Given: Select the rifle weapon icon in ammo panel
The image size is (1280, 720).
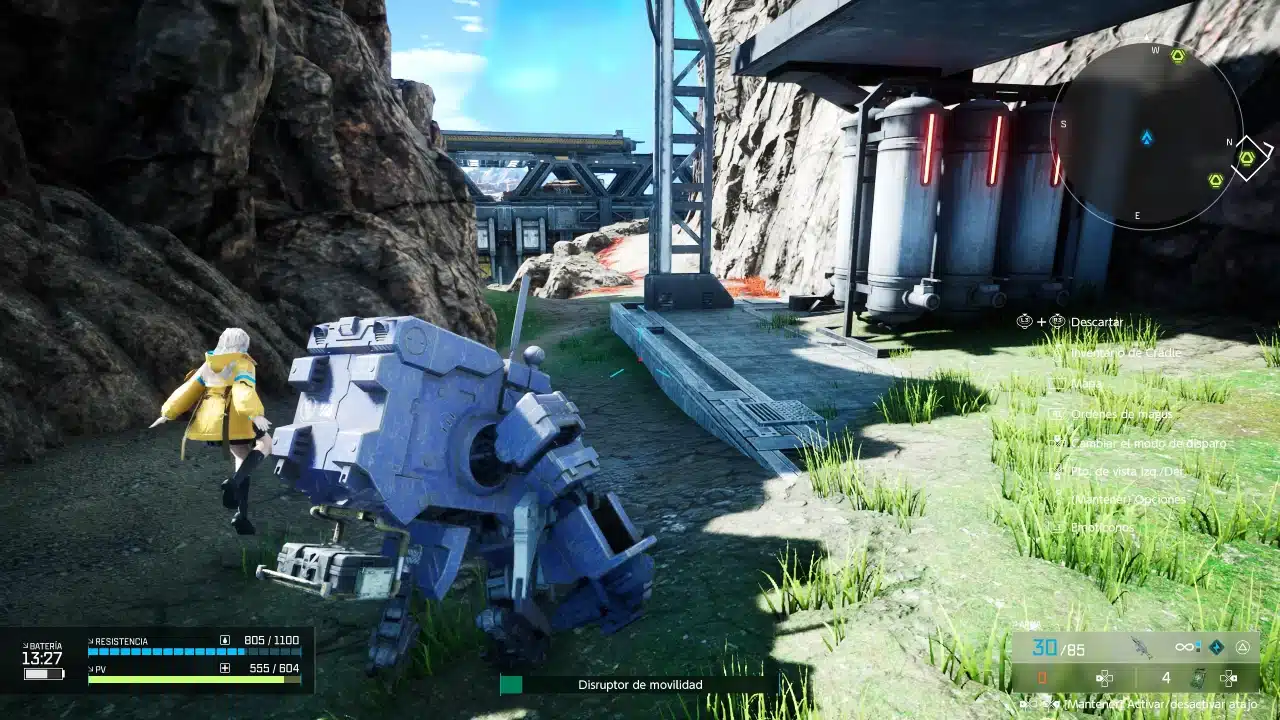Looking at the screenshot, I should click(x=1142, y=648).
